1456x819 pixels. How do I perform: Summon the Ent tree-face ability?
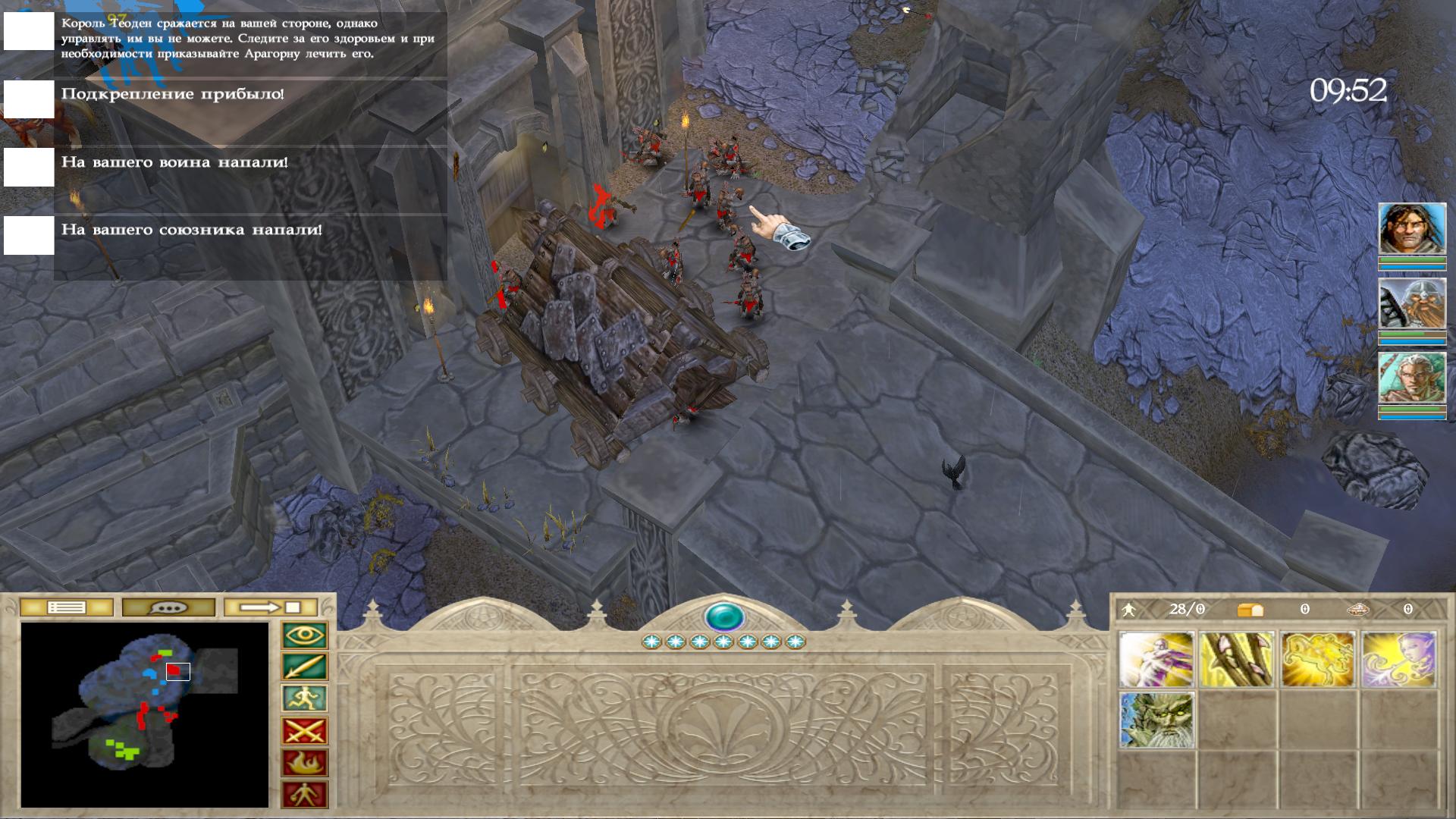tap(1156, 720)
